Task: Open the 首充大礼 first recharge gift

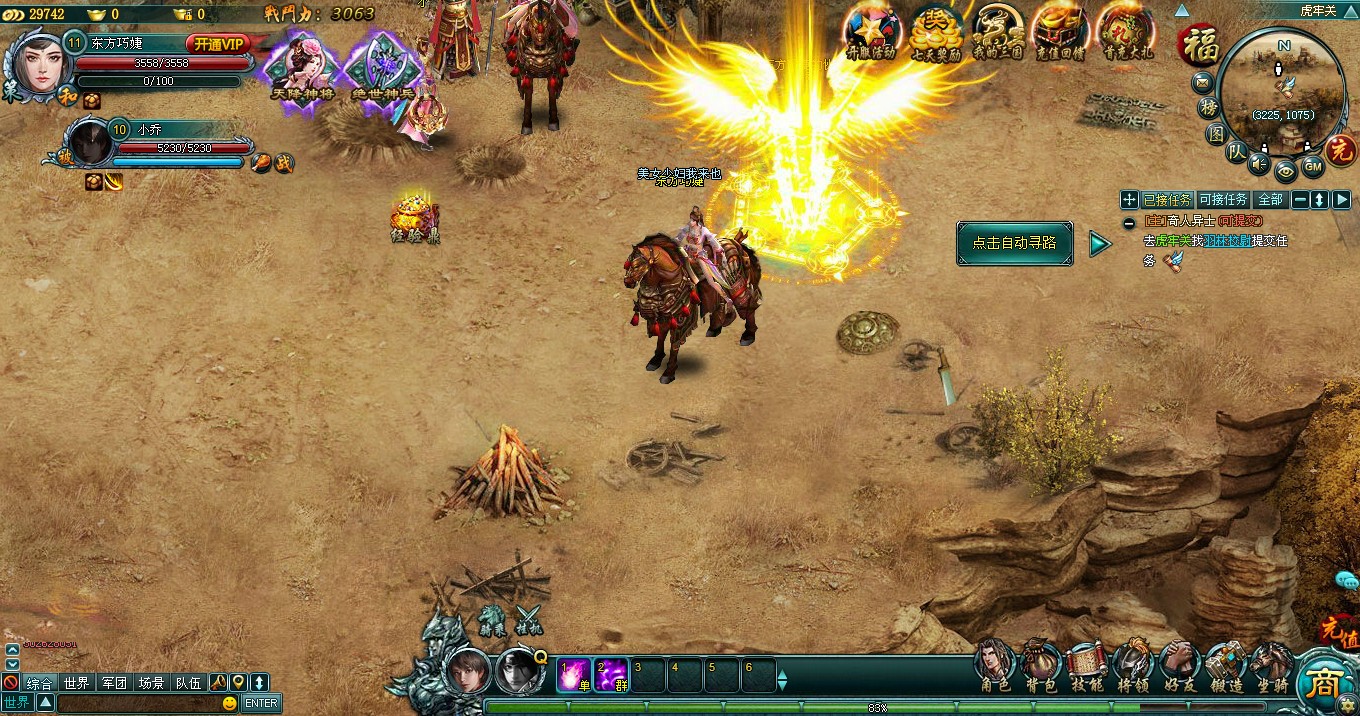Action: point(1126,32)
